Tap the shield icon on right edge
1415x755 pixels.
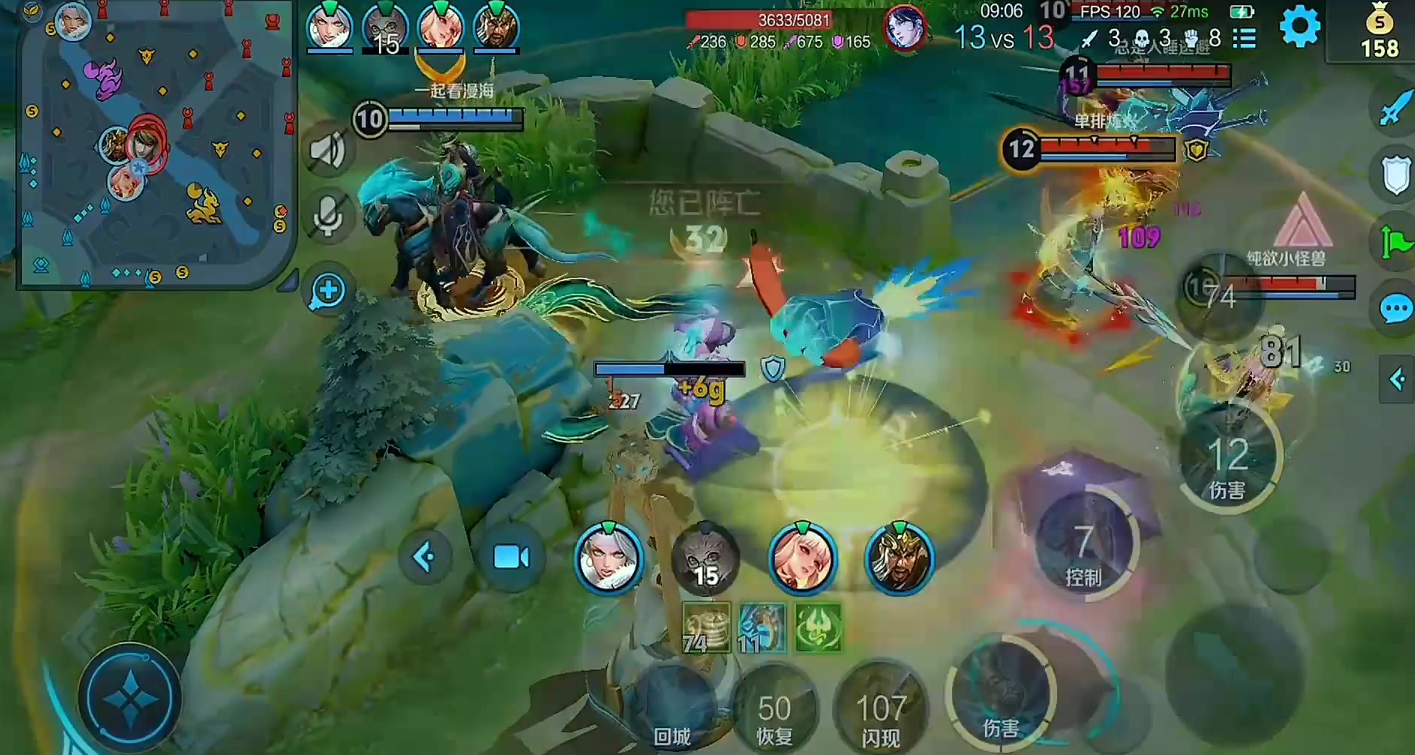click(x=1396, y=174)
